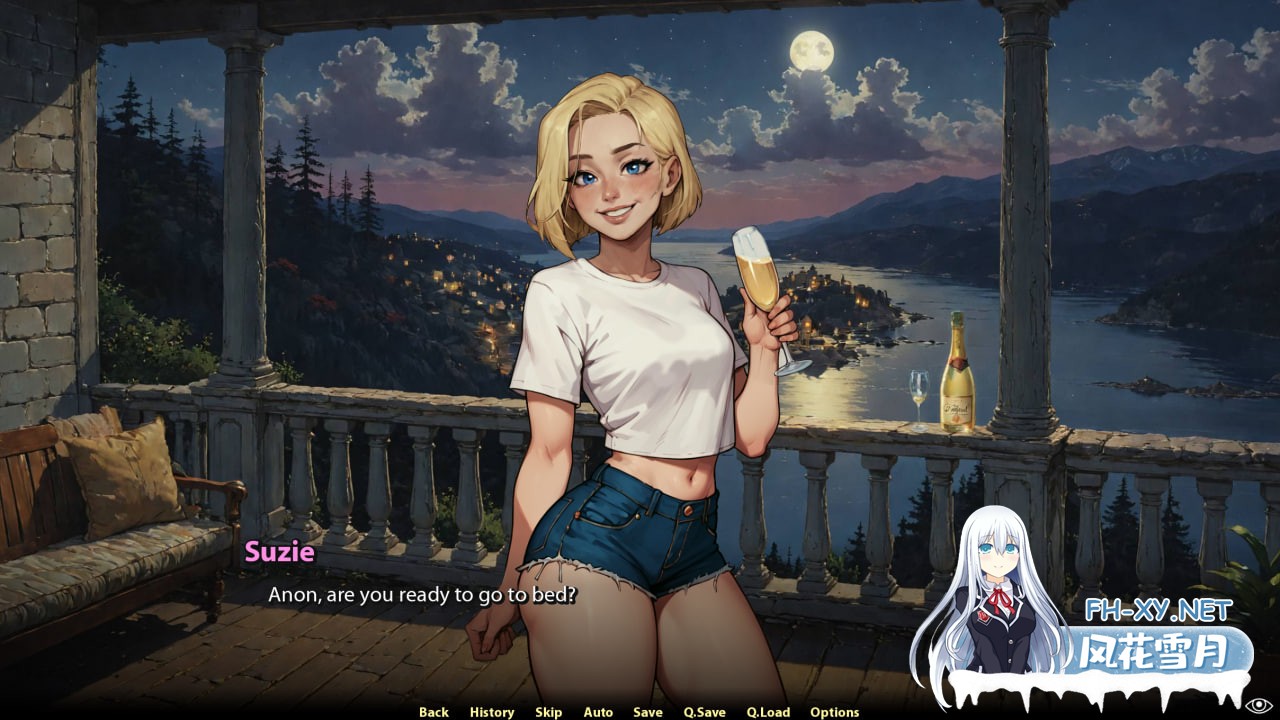
Task: Go back using the Back button
Action: (x=434, y=712)
